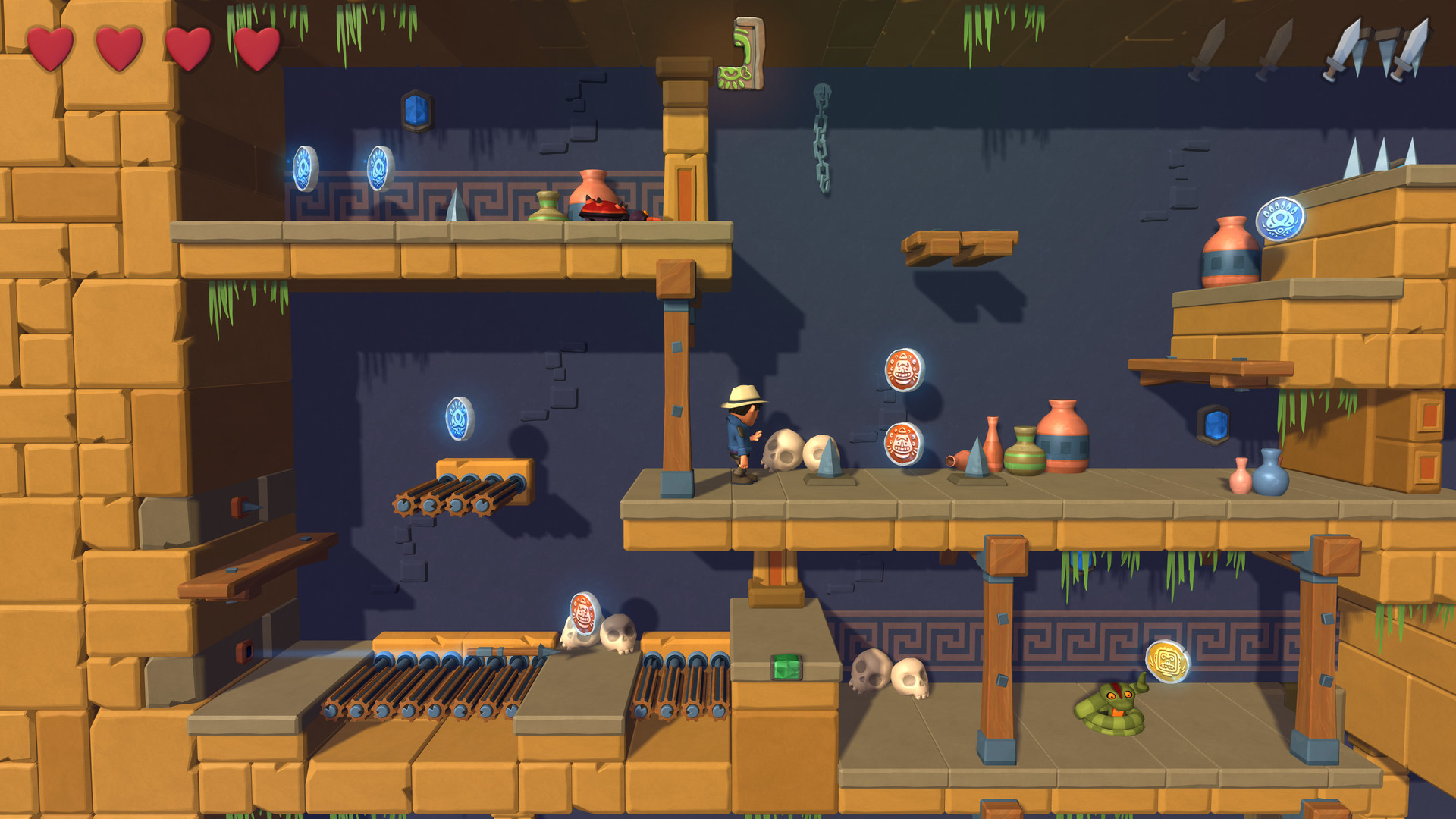Click the green snake enemy
Screen dimensions: 1456x819
[x=1112, y=708]
